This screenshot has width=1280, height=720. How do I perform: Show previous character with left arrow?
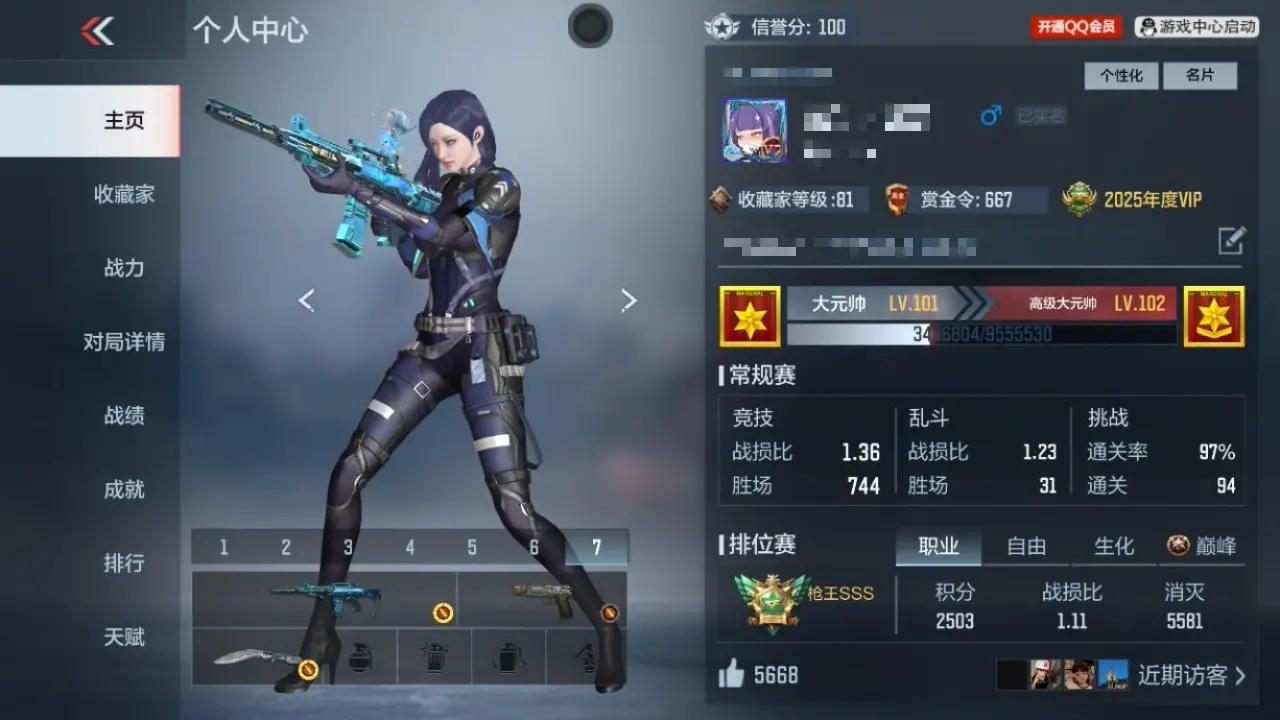tap(307, 300)
